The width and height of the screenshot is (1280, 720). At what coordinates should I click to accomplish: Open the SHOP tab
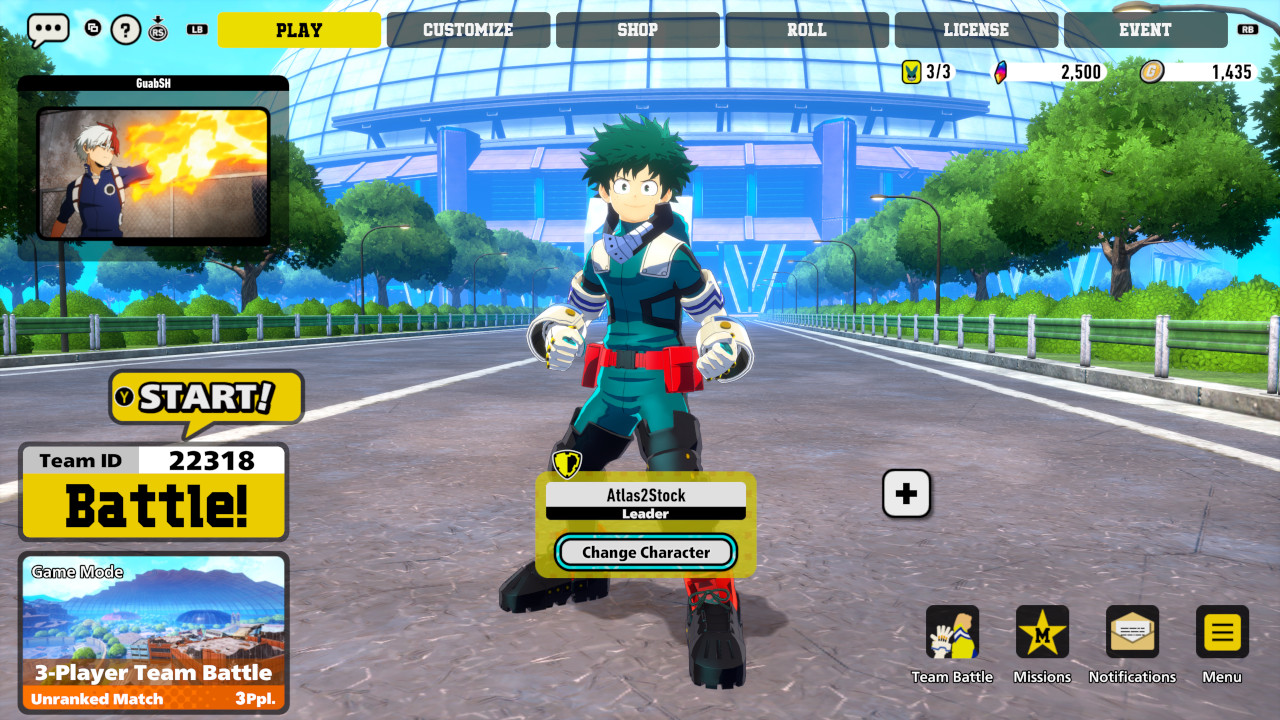coord(637,30)
